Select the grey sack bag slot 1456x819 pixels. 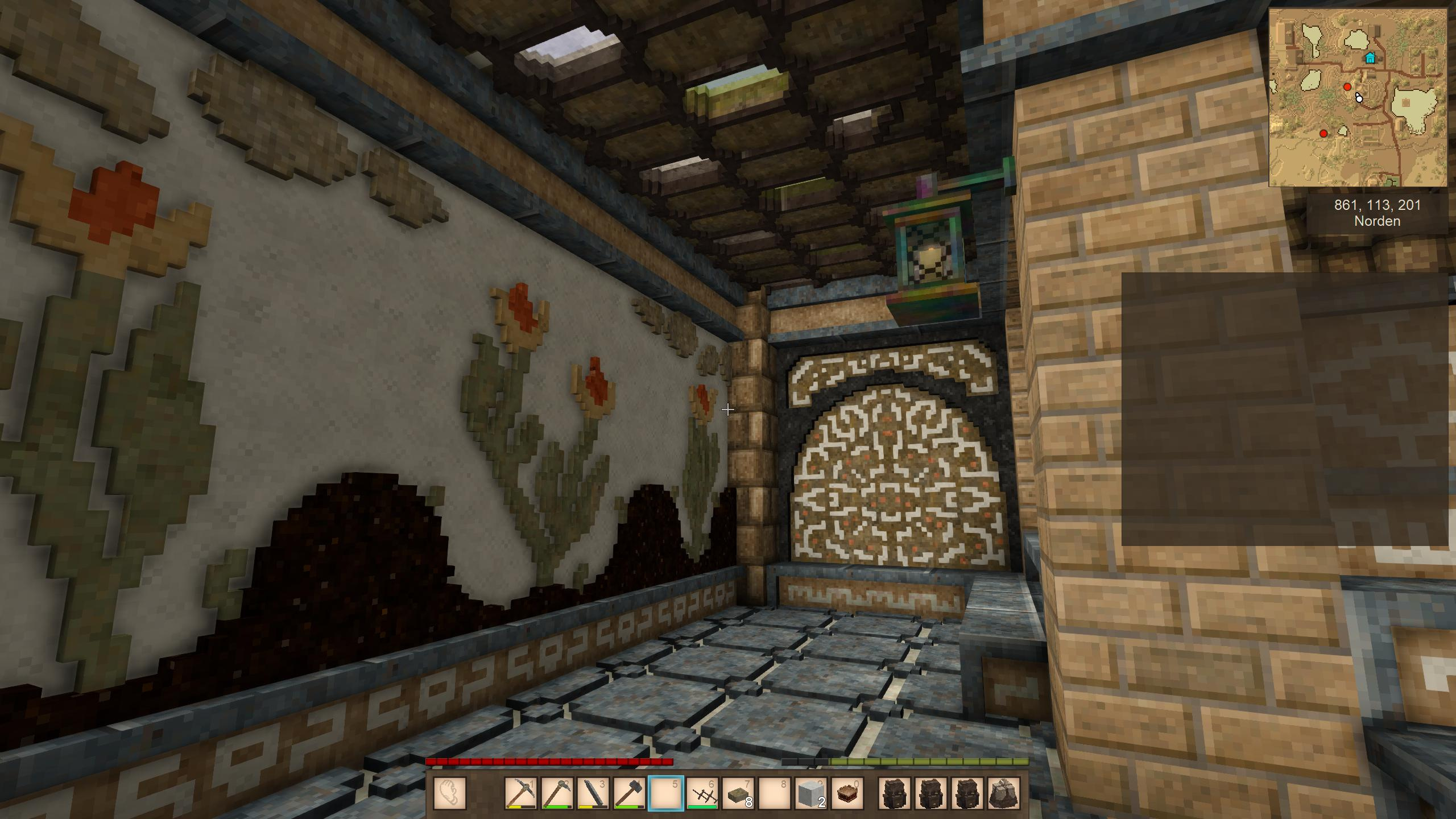tap(1003, 793)
